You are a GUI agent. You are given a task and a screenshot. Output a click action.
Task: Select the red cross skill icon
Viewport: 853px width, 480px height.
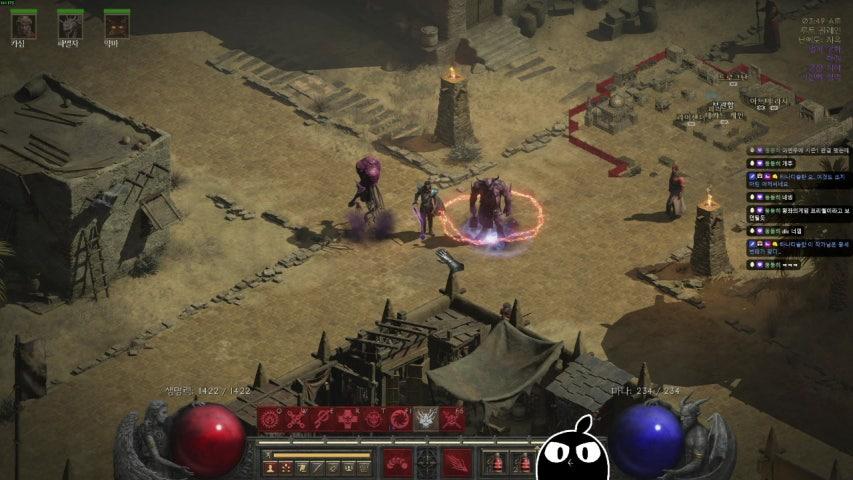pyautogui.click(x=348, y=420)
